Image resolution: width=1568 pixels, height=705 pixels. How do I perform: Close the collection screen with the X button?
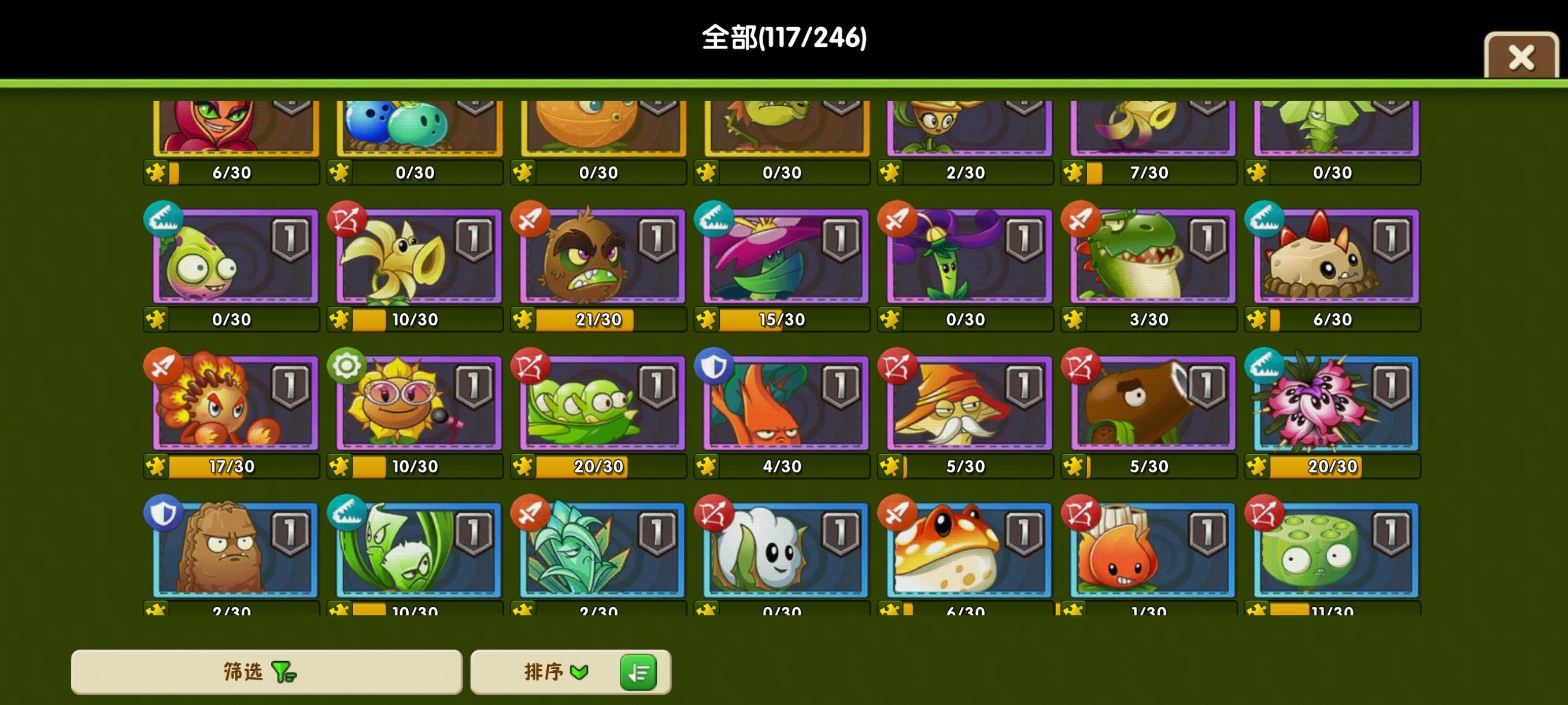tap(1521, 57)
